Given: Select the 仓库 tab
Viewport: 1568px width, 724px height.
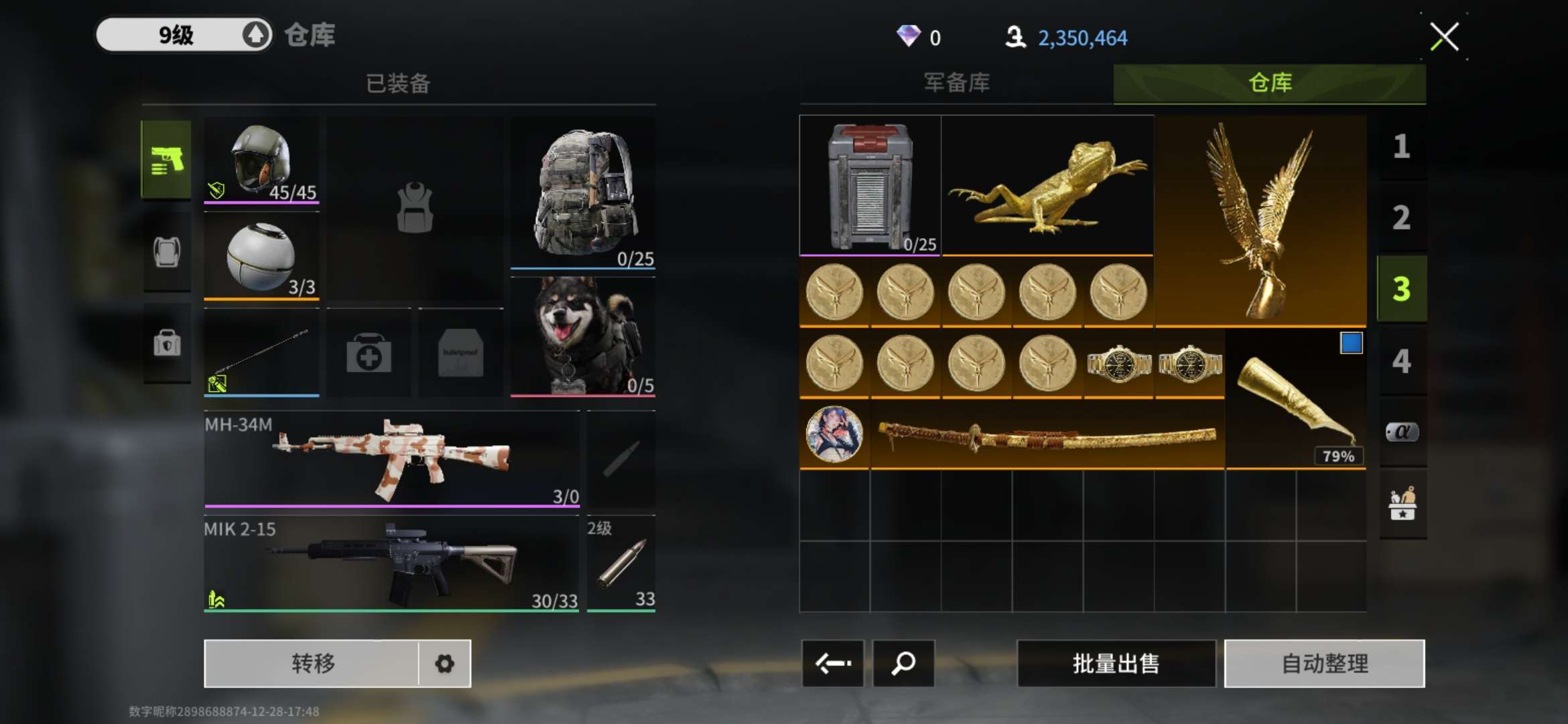Looking at the screenshot, I should tap(1269, 83).
